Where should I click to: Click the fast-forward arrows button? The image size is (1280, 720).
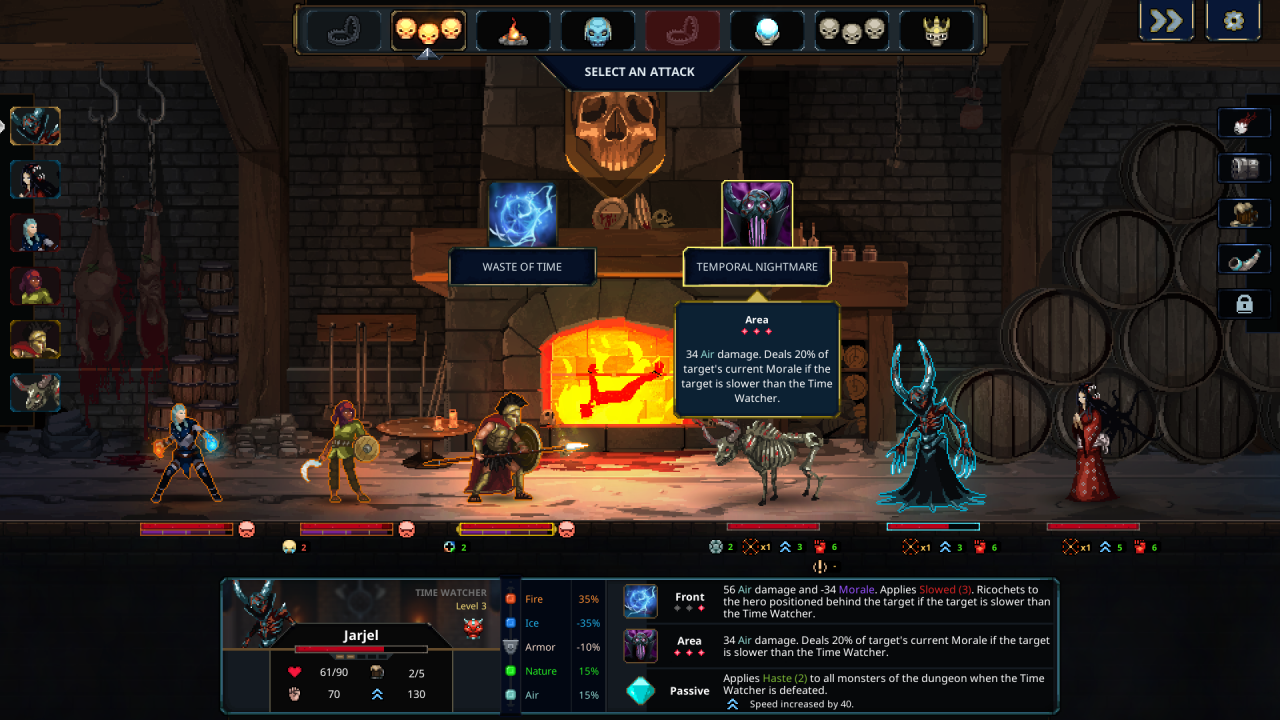pos(1166,21)
